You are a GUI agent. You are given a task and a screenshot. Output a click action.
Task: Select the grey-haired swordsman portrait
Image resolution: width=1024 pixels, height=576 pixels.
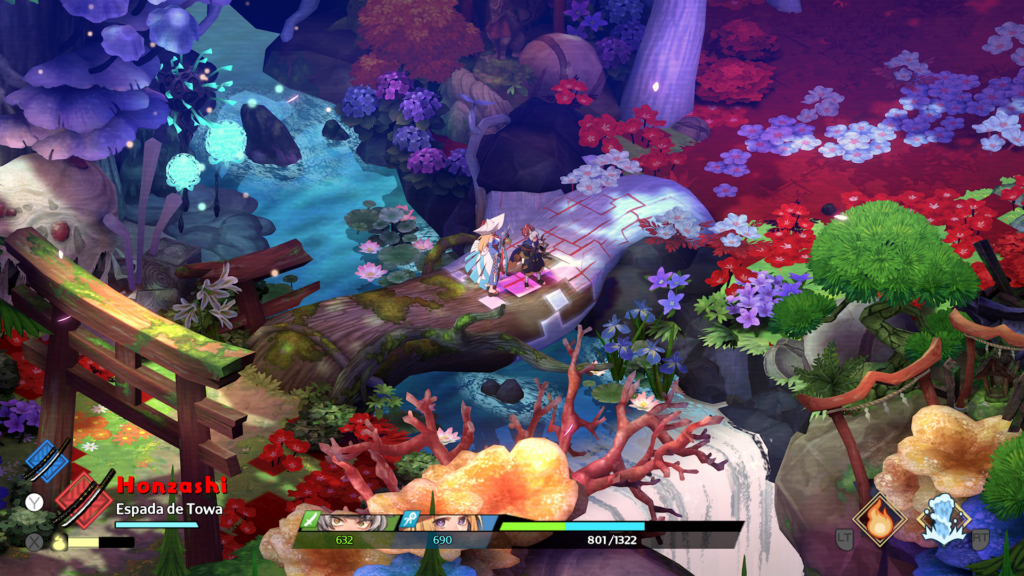(x=349, y=522)
